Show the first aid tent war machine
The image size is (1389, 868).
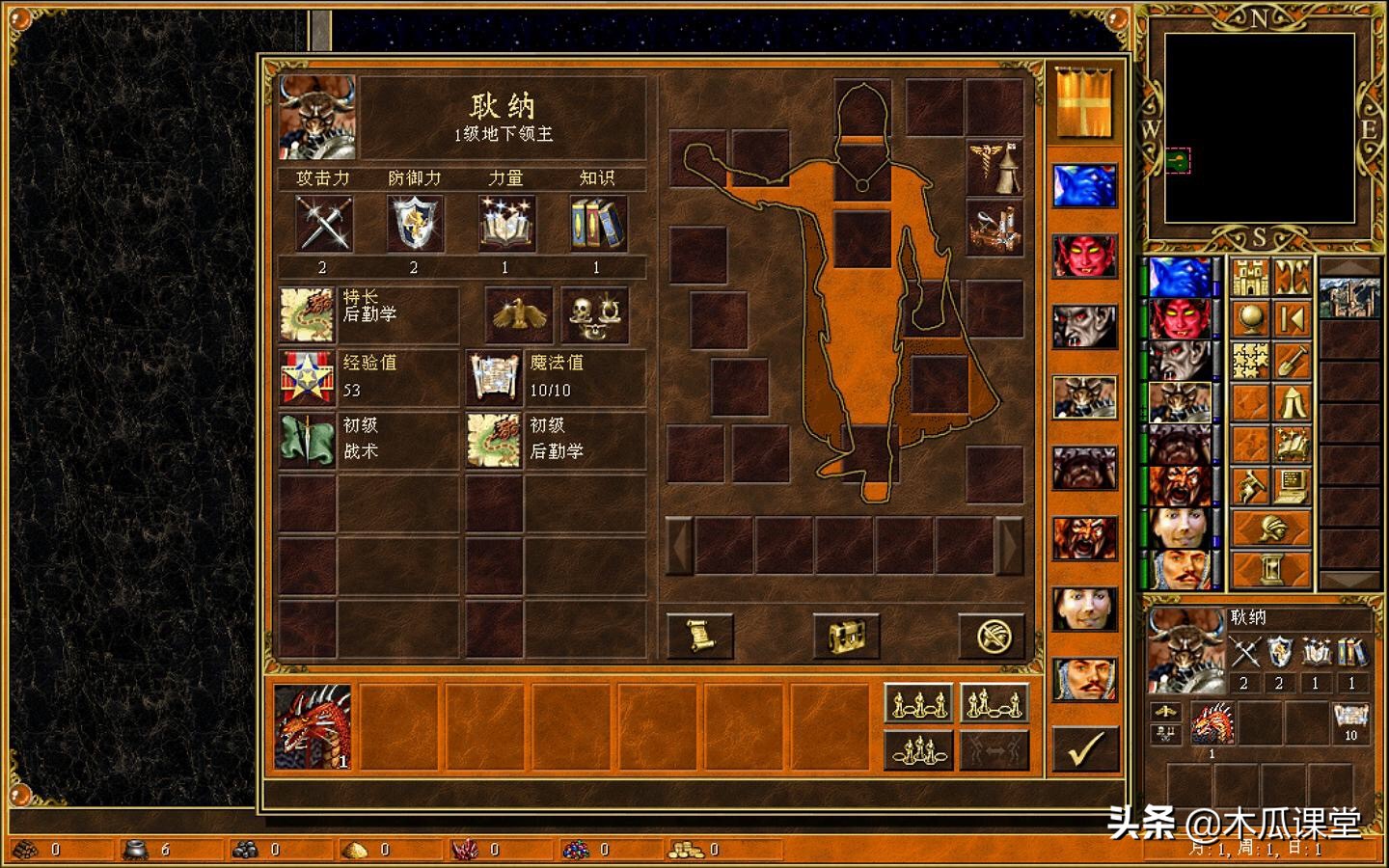994,168
